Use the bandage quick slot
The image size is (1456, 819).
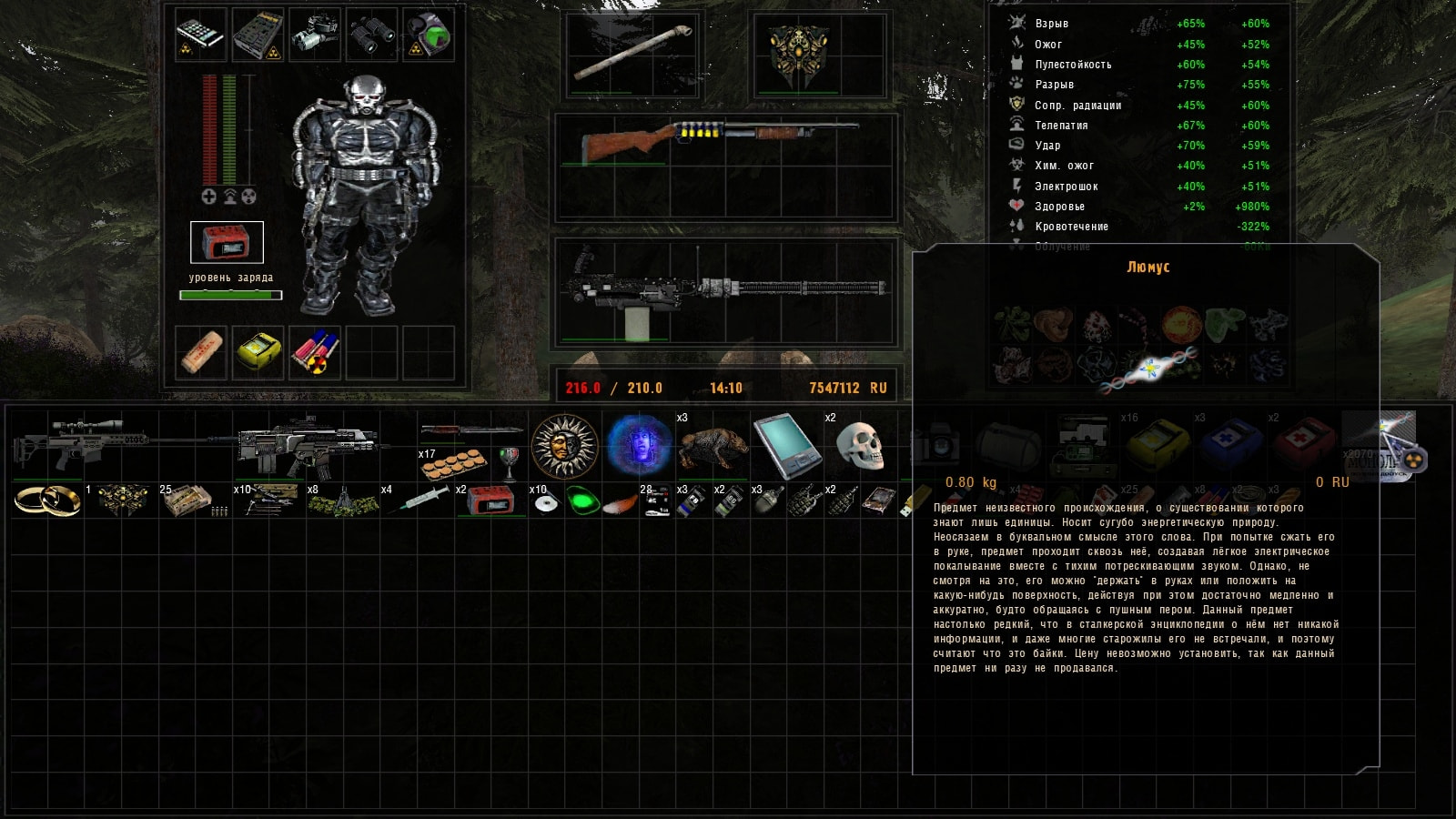coord(201,352)
